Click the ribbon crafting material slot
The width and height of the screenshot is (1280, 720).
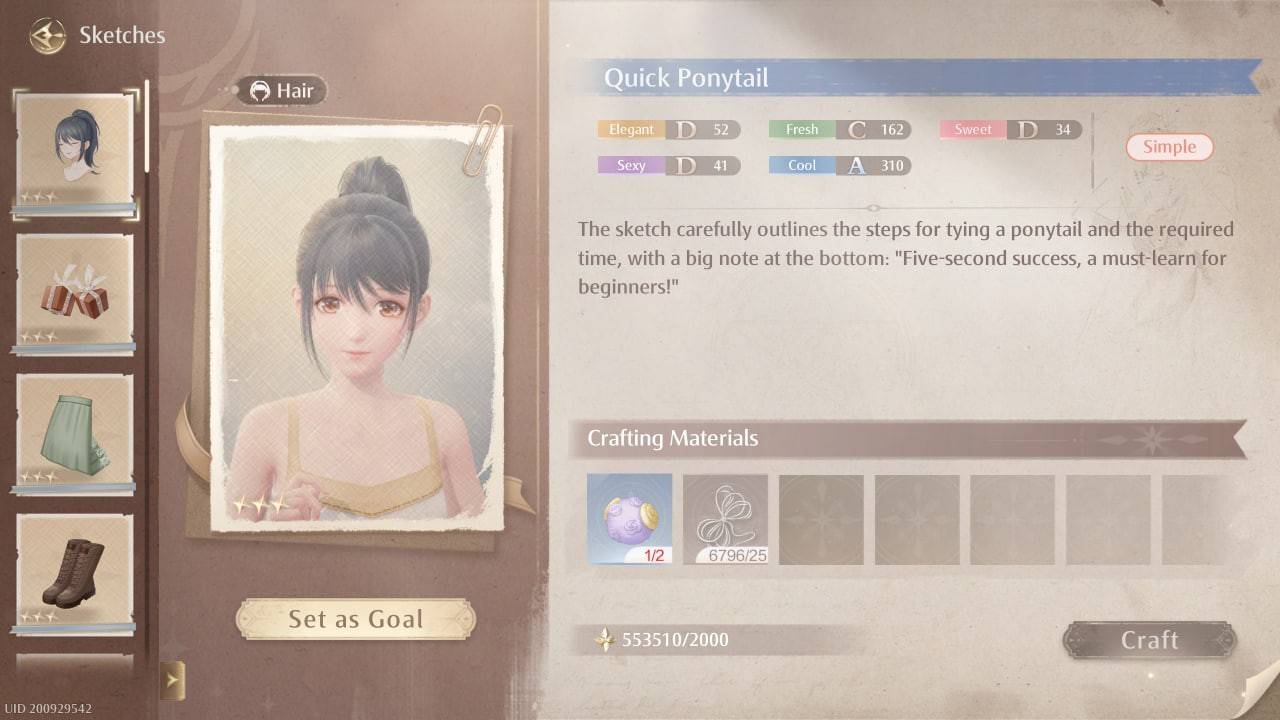point(726,517)
